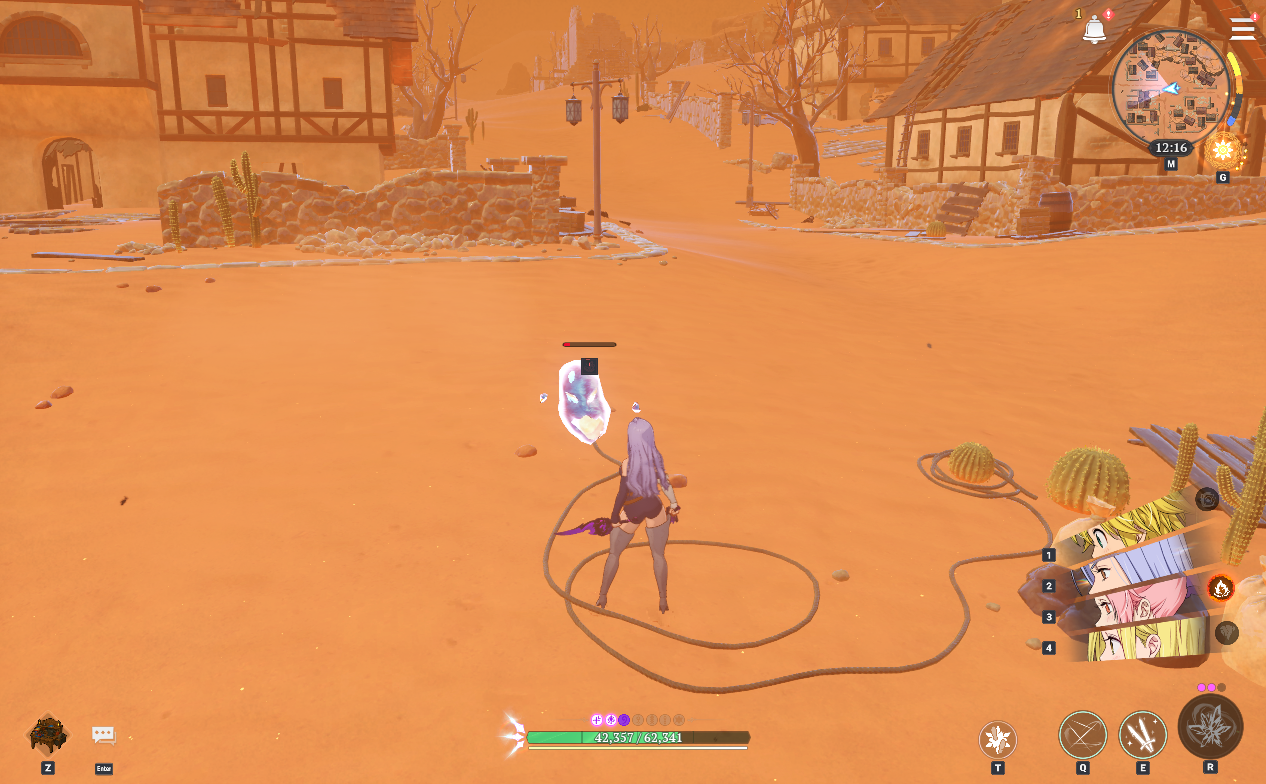Screen dimensions: 1266x784
Task: Open the chat speech bubble
Action: 104,735
